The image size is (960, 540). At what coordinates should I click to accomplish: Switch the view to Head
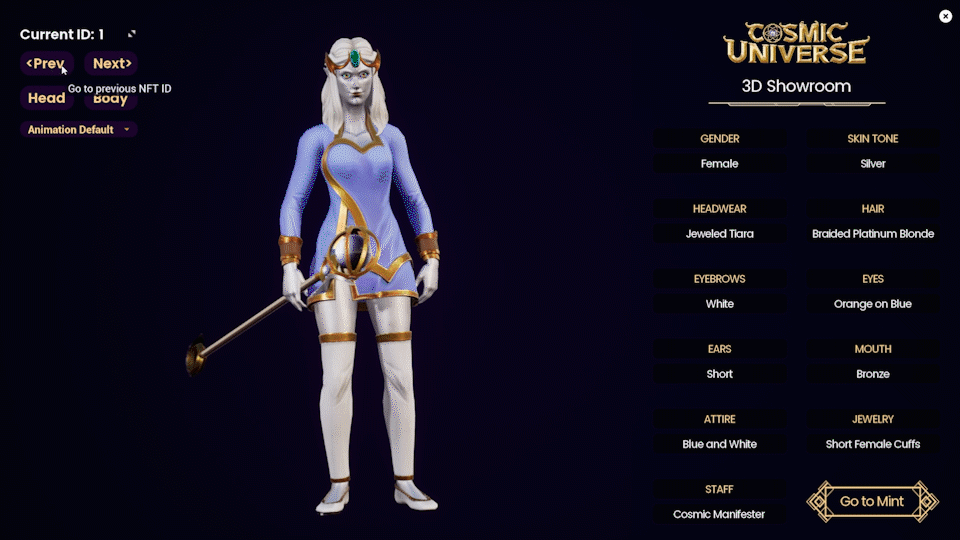pyautogui.click(x=46, y=98)
